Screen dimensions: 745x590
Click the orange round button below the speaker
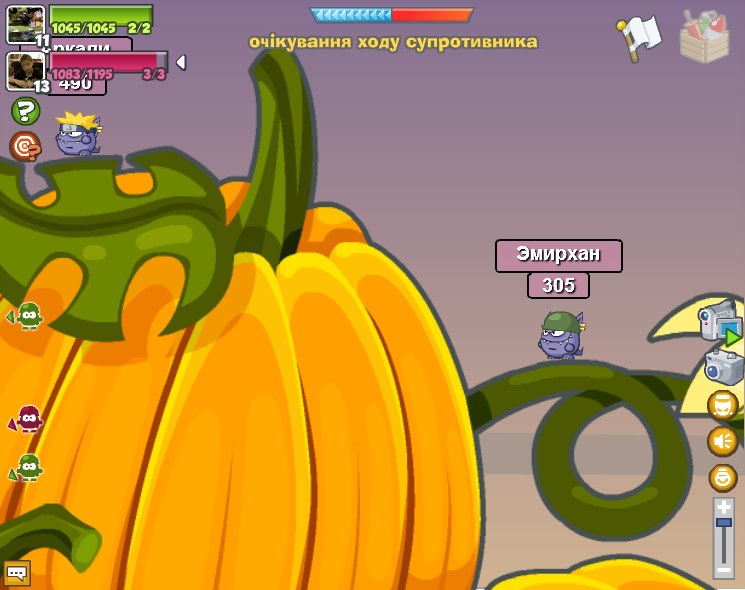(x=722, y=477)
